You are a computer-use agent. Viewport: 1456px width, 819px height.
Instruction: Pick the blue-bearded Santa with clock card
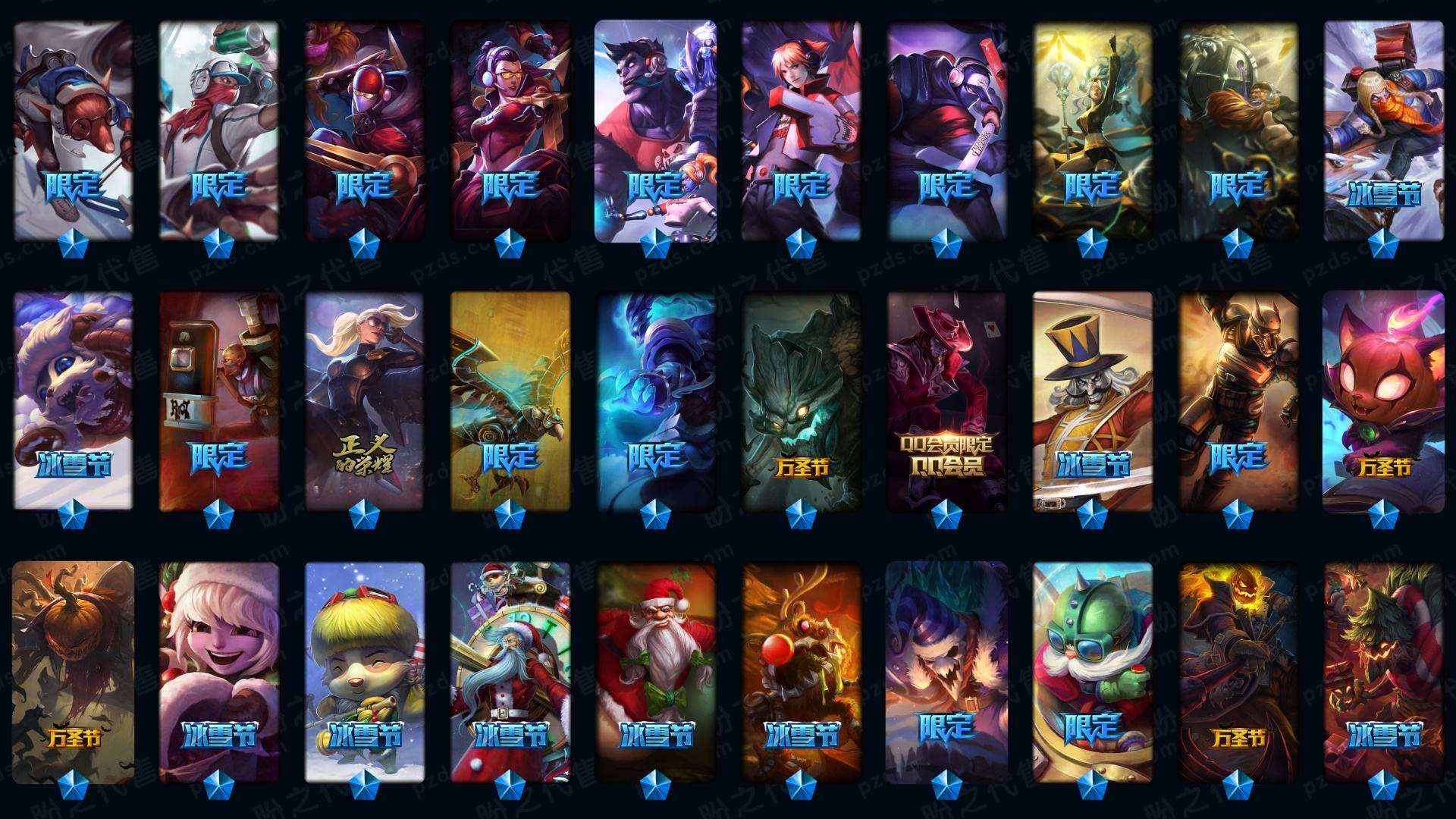510,672
